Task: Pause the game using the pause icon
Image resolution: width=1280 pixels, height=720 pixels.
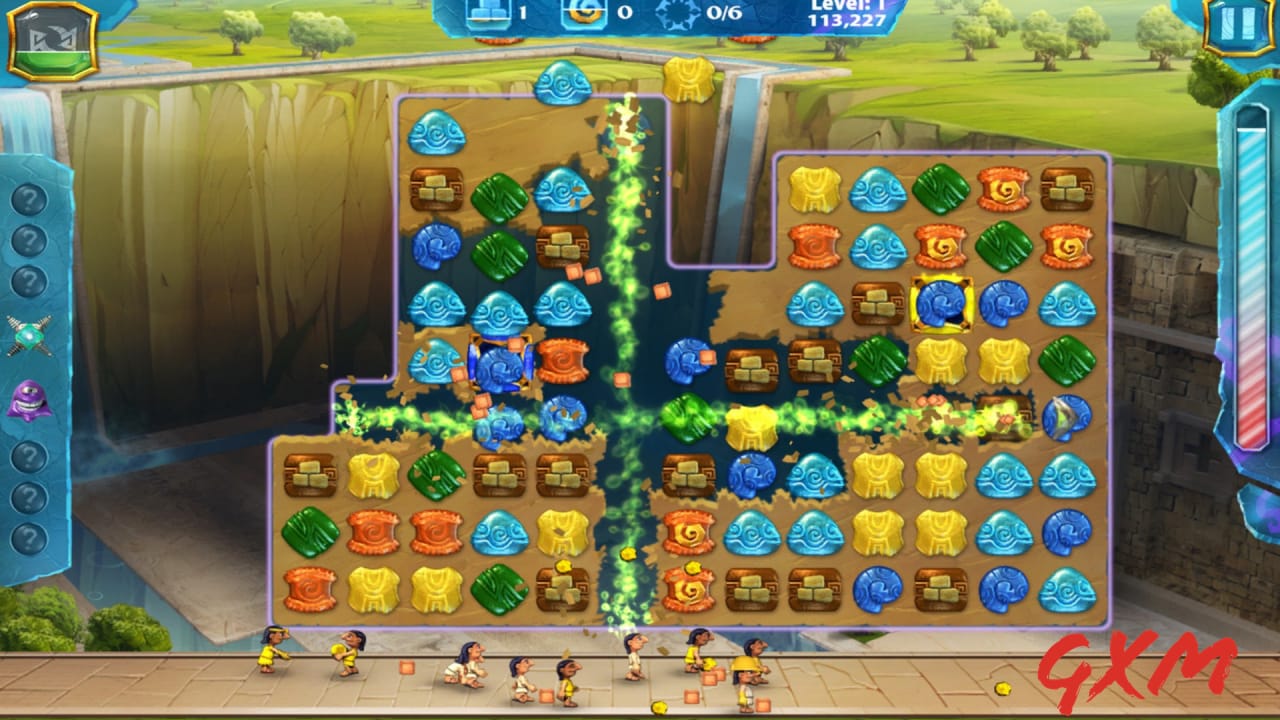Action: pyautogui.click(x=1239, y=24)
